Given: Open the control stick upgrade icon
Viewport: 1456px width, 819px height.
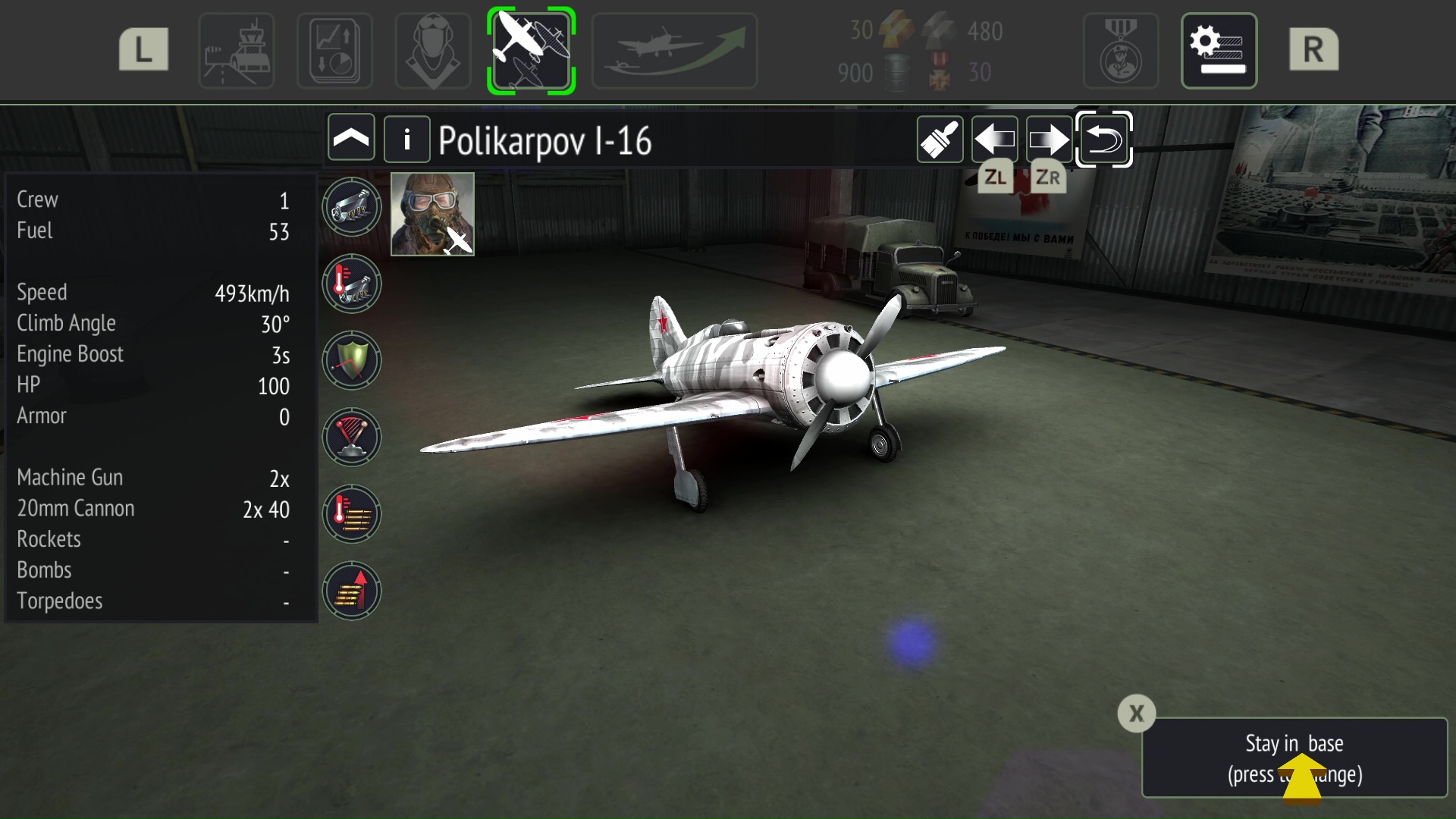Looking at the screenshot, I should pyautogui.click(x=351, y=437).
